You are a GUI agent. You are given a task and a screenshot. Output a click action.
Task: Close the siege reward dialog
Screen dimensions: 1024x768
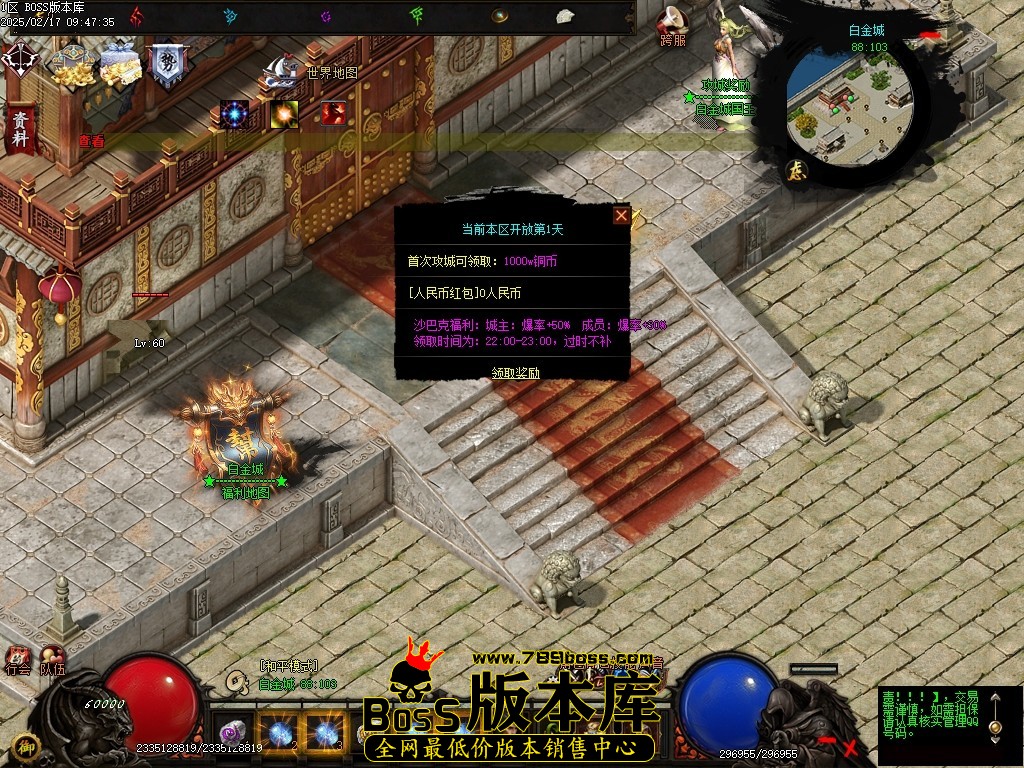click(x=621, y=215)
